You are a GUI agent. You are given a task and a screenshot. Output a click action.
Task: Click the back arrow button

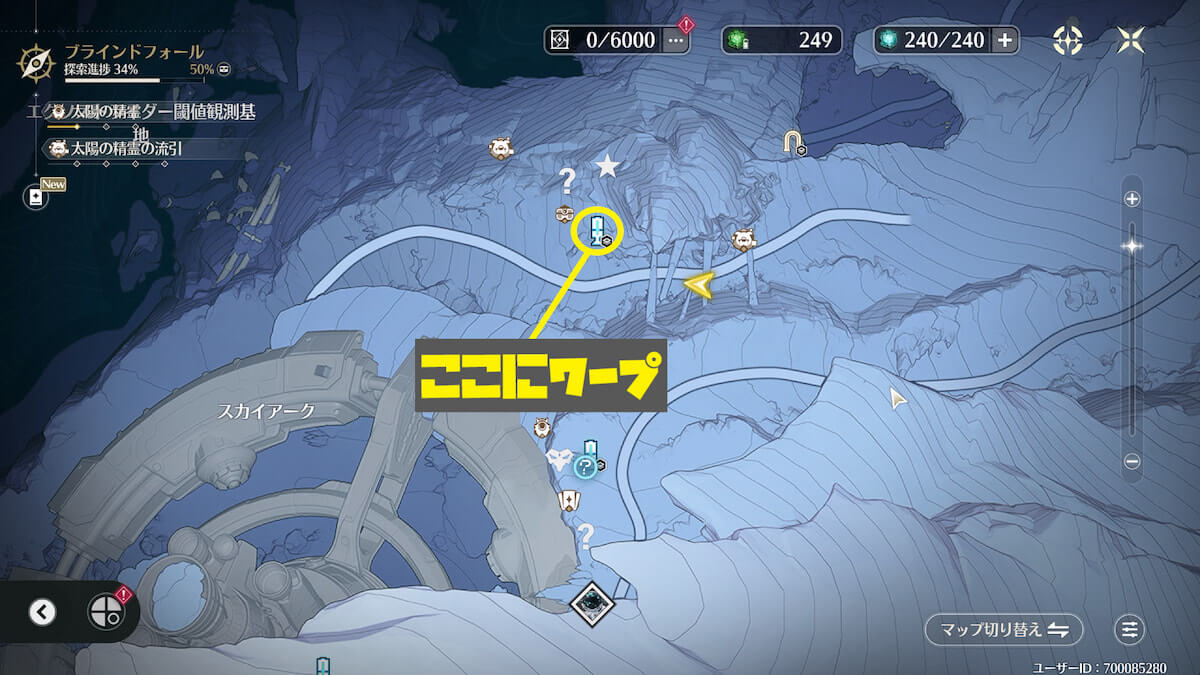pos(42,612)
